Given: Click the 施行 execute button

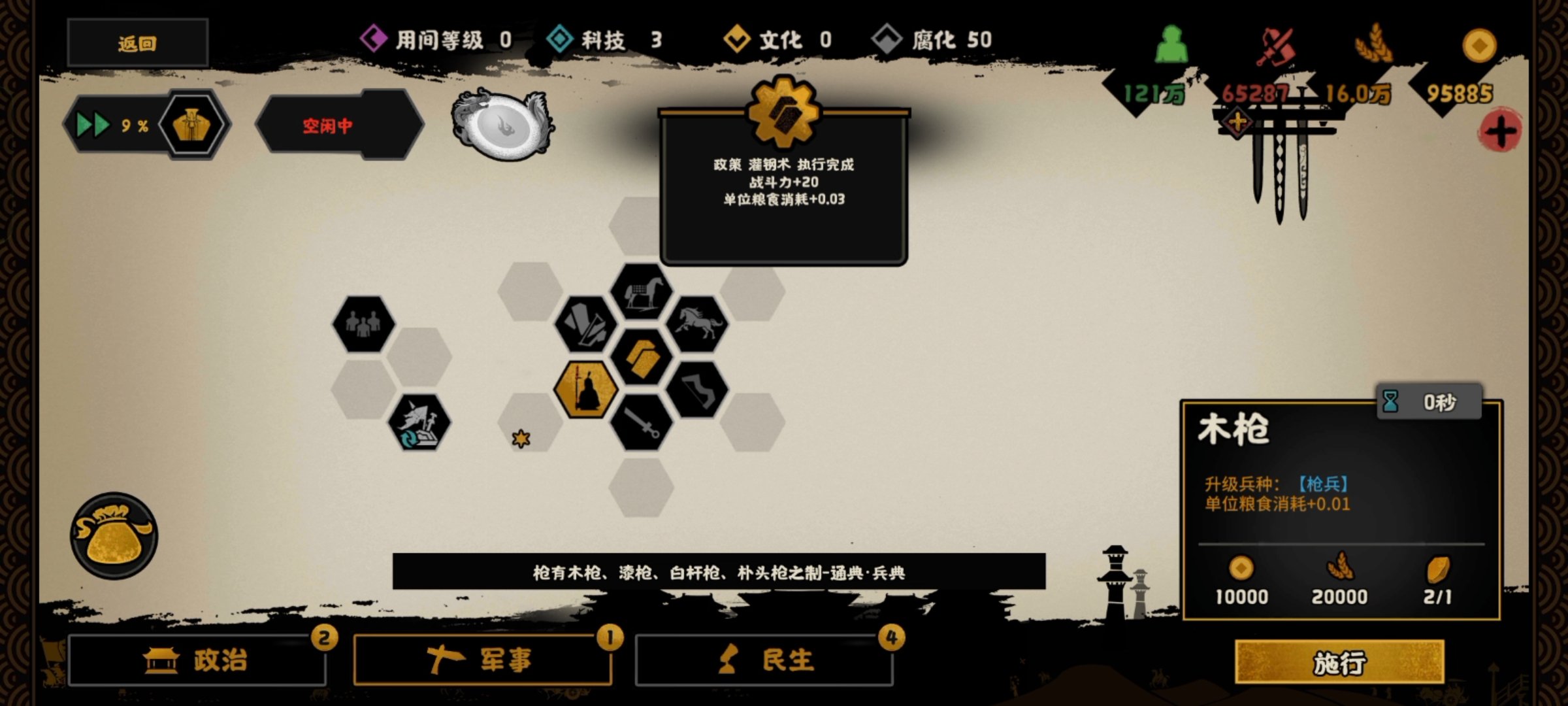Looking at the screenshot, I should click(1339, 662).
